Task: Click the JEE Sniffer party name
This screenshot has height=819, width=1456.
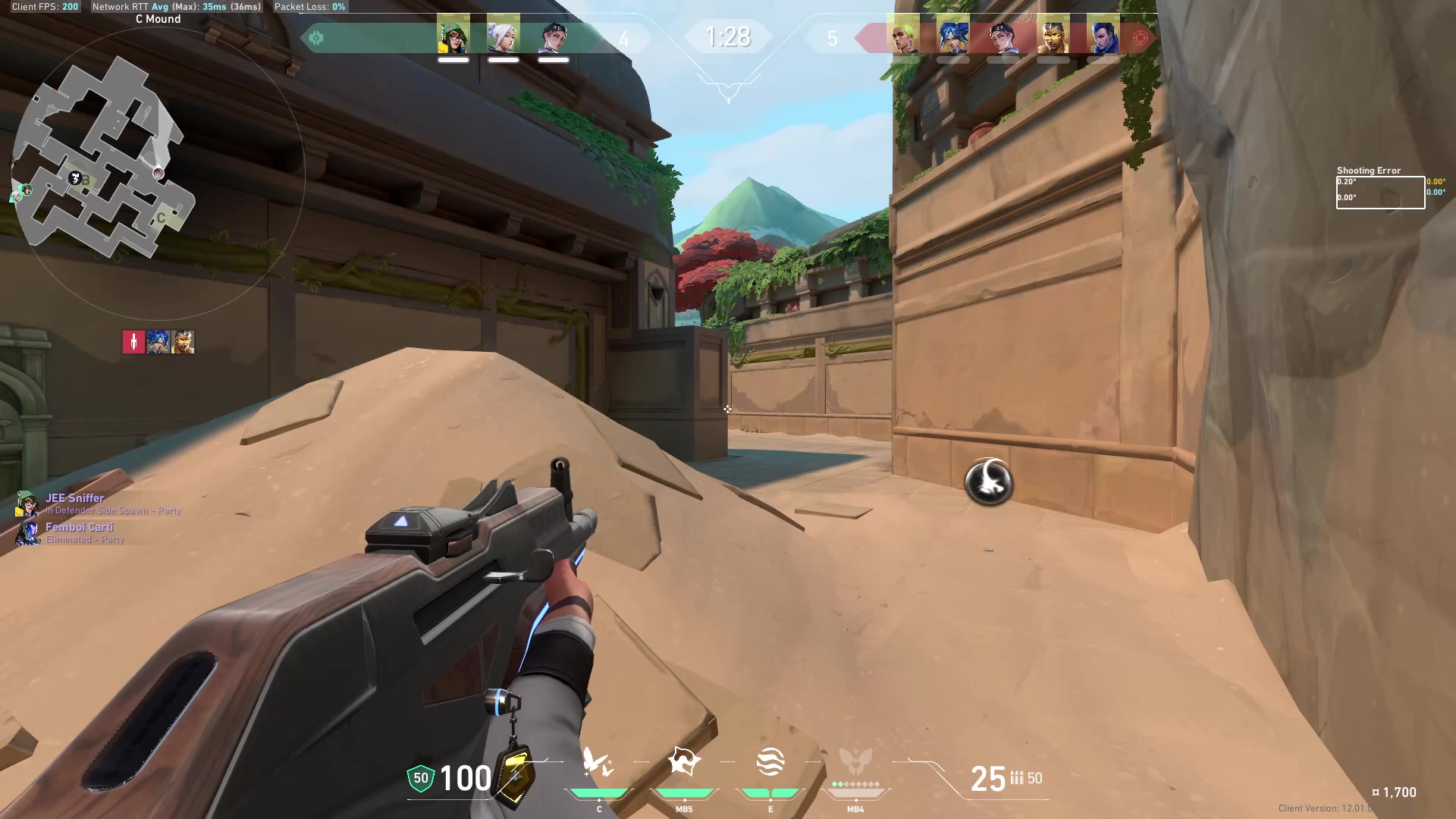Action: point(75,498)
